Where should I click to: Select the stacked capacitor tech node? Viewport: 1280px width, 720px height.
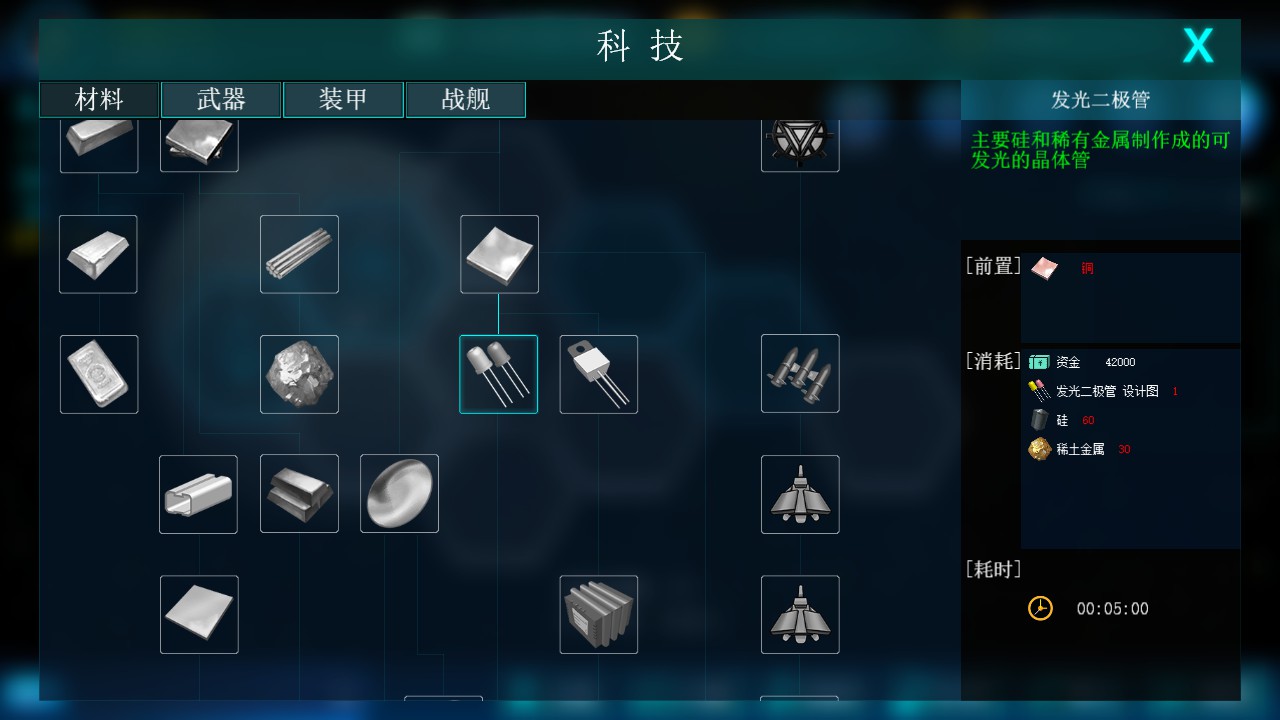coord(598,614)
